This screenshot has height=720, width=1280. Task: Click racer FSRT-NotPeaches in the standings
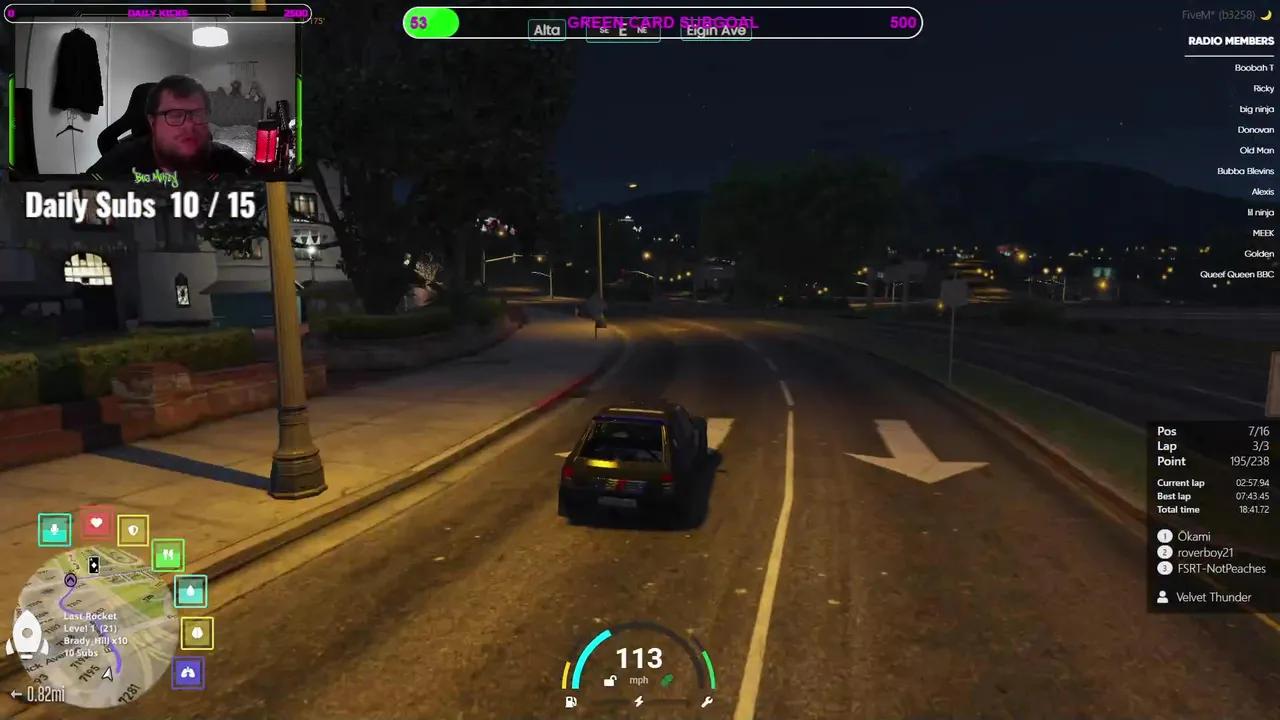tap(1222, 568)
